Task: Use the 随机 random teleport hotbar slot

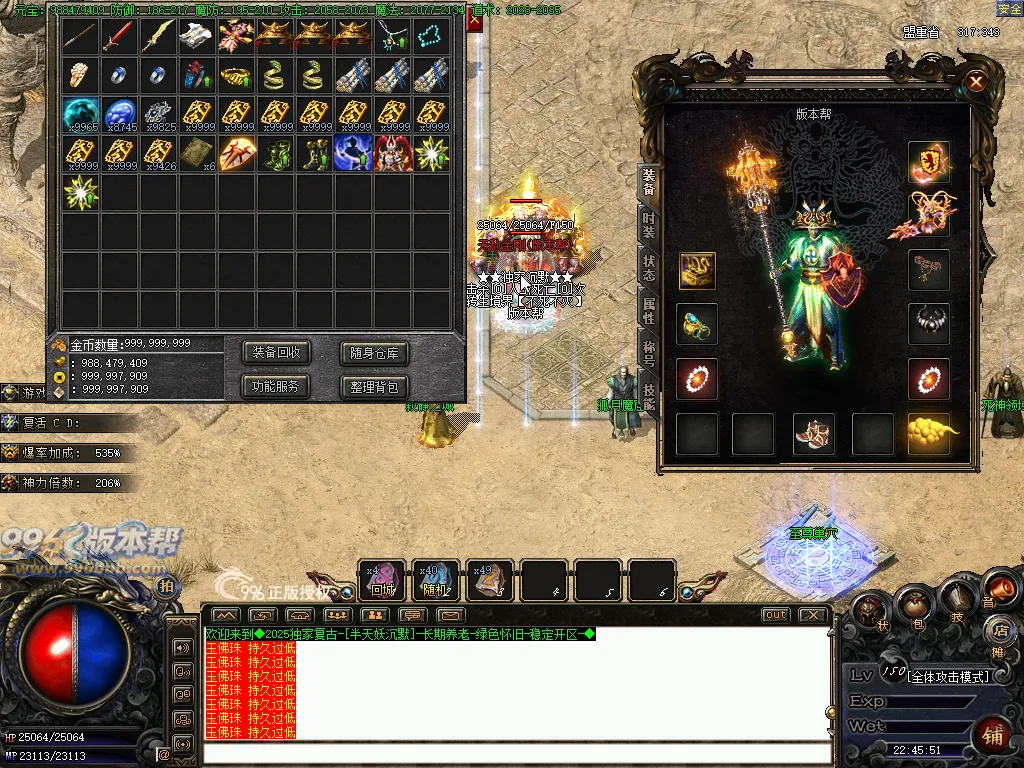Action: 436,581
